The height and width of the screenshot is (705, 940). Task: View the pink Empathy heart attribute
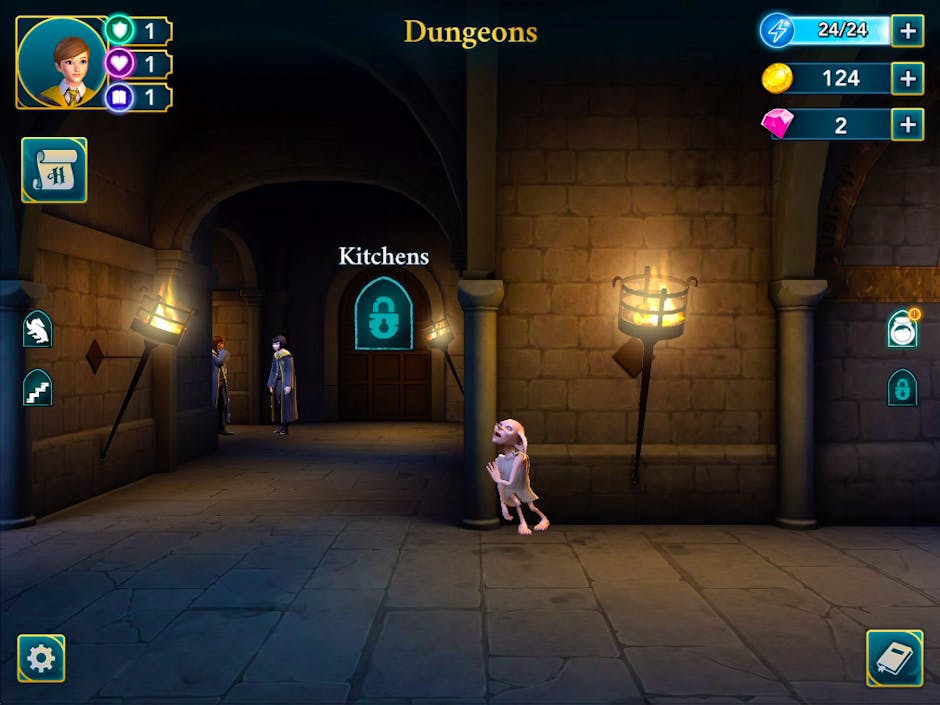[120, 64]
